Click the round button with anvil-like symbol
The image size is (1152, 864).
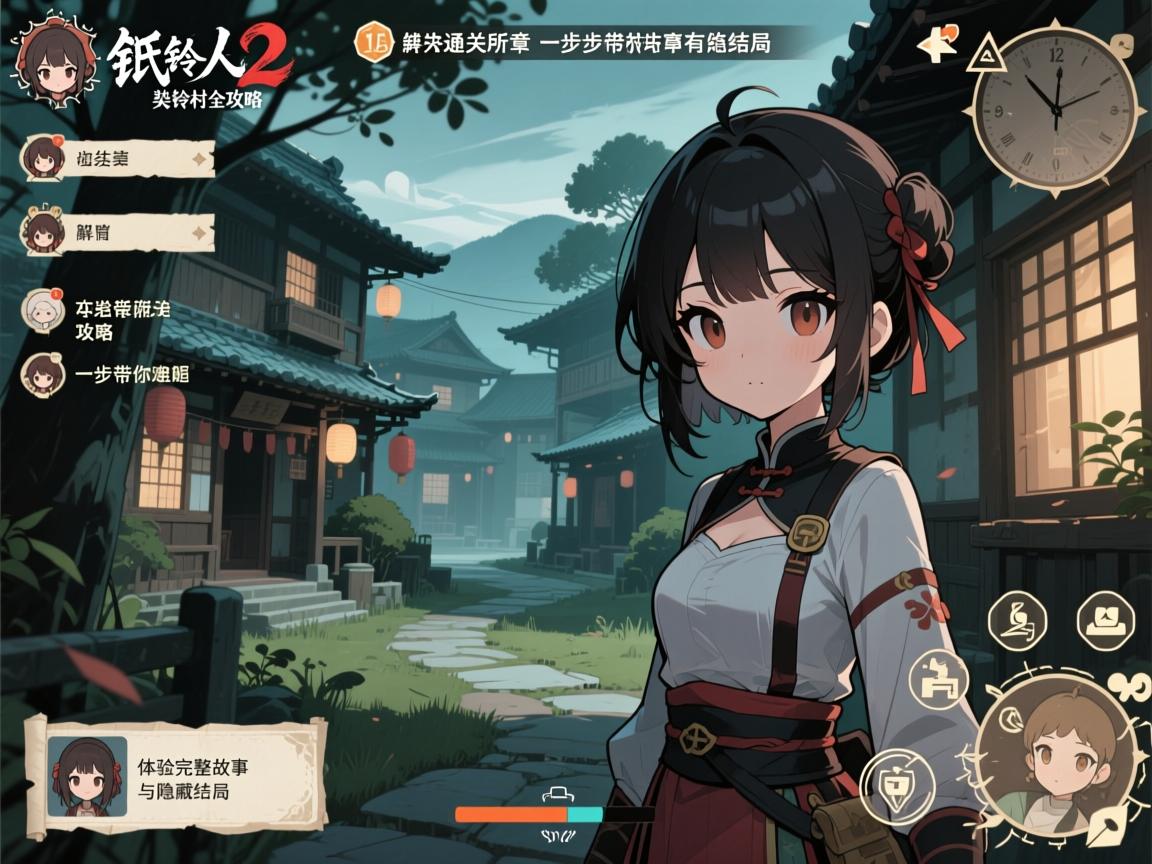pos(938,679)
